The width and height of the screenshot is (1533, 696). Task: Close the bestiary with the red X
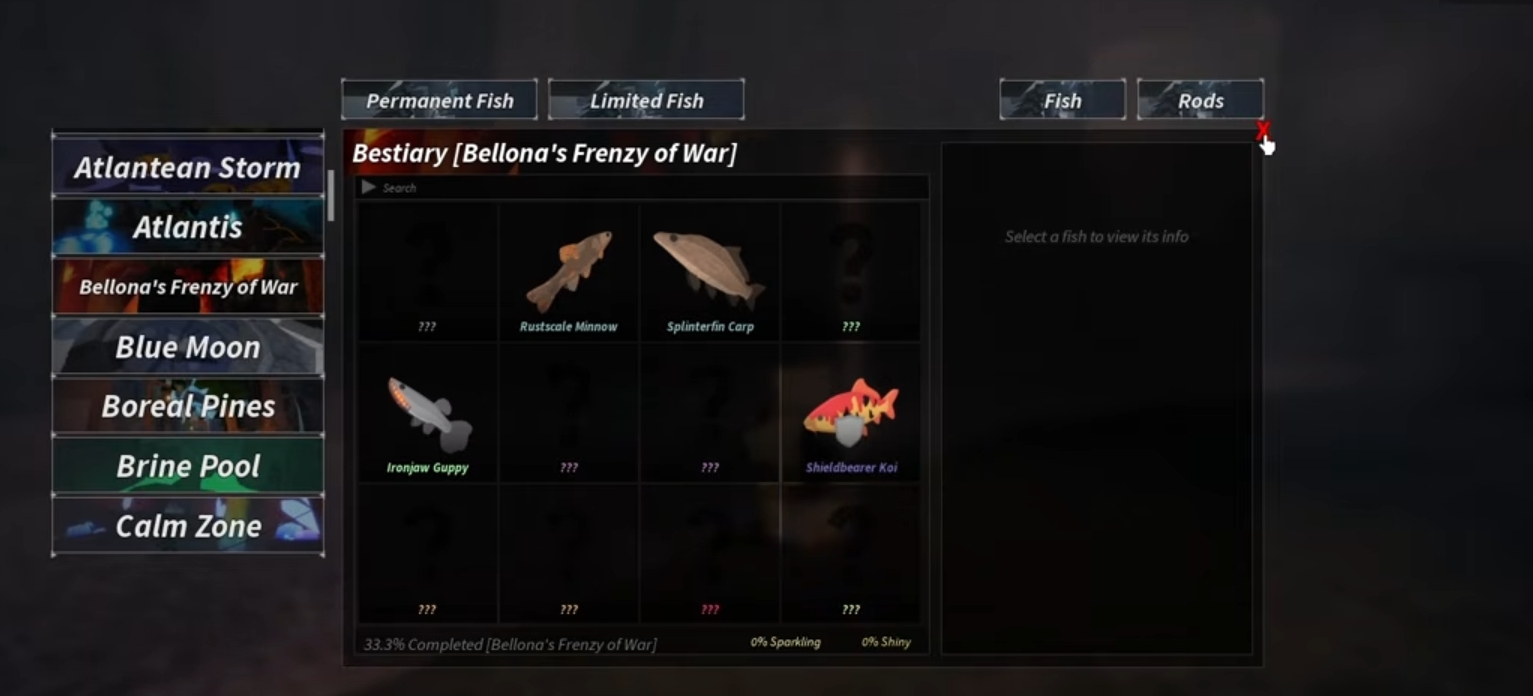point(1263,130)
